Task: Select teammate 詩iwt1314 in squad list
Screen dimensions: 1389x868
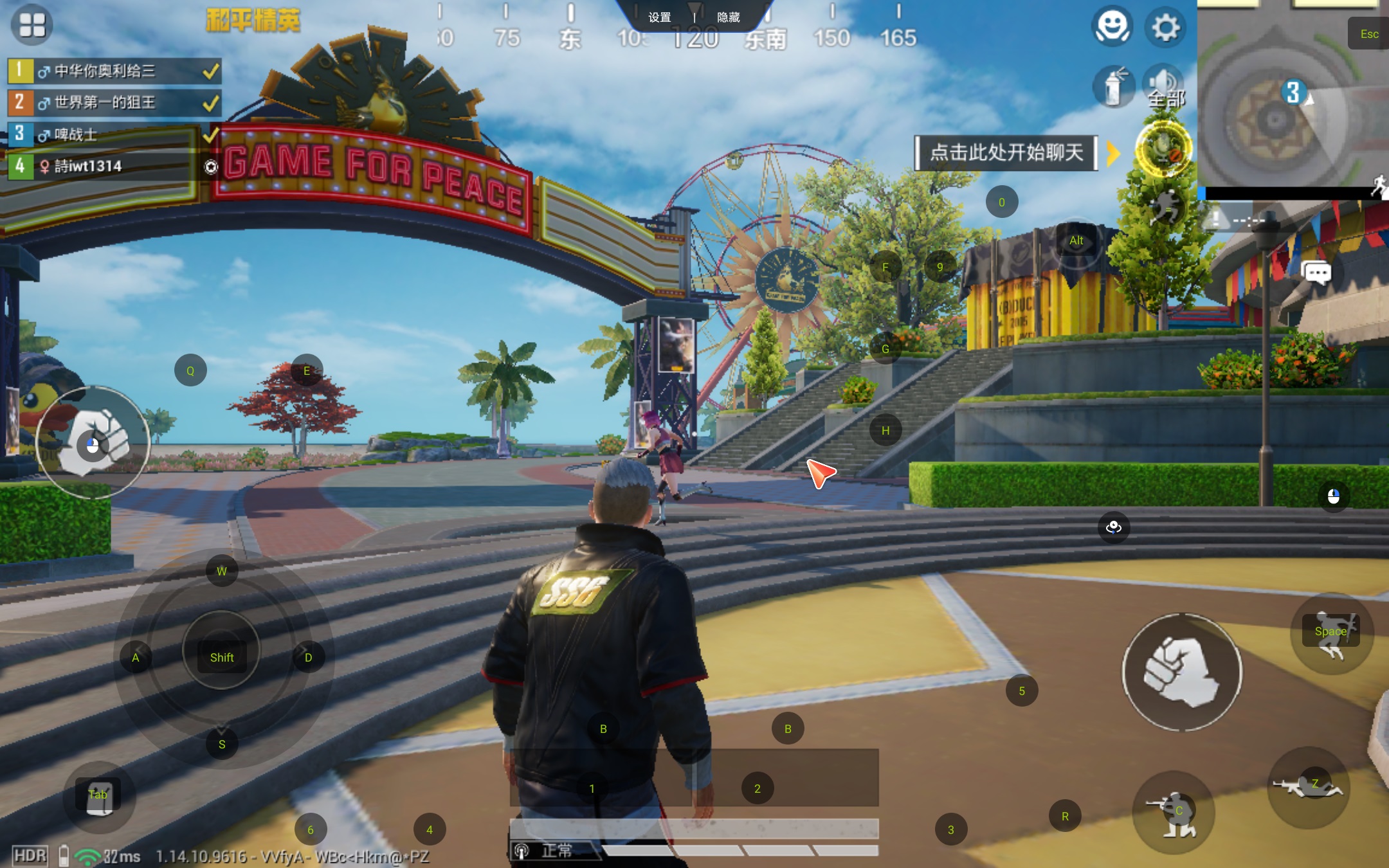Action: click(x=103, y=166)
